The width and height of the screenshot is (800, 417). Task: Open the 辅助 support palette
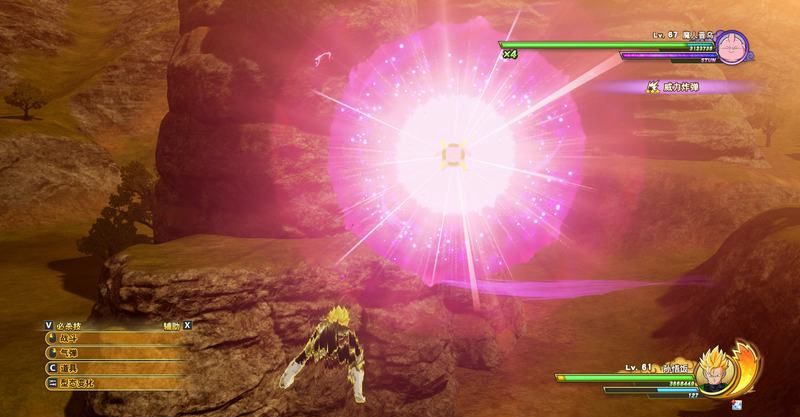click(x=171, y=324)
